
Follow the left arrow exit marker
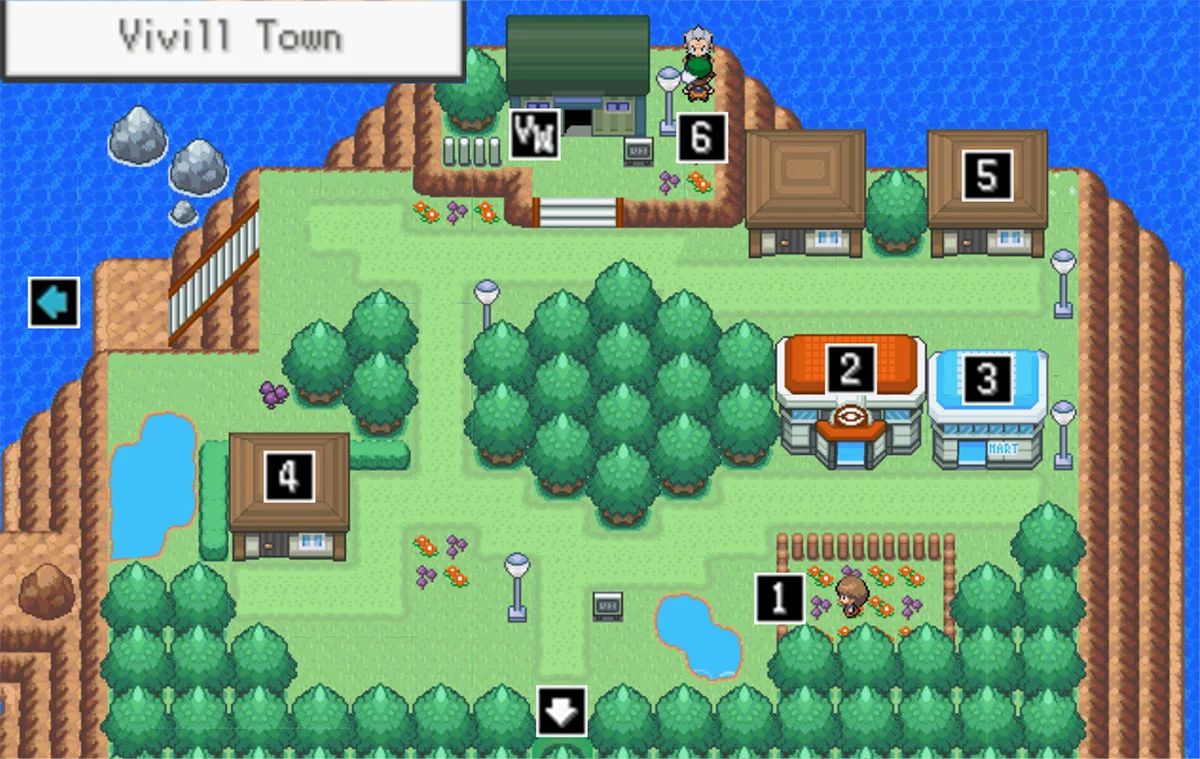coord(54,302)
